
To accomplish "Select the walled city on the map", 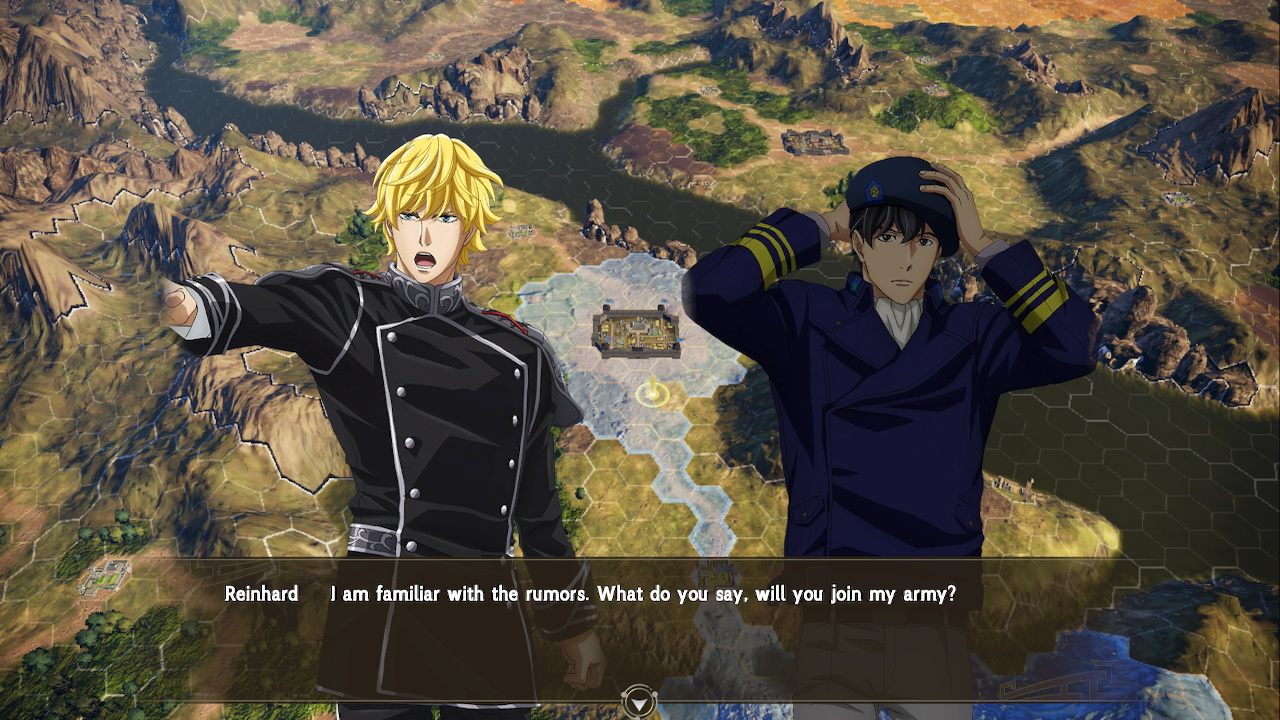I will (x=638, y=333).
